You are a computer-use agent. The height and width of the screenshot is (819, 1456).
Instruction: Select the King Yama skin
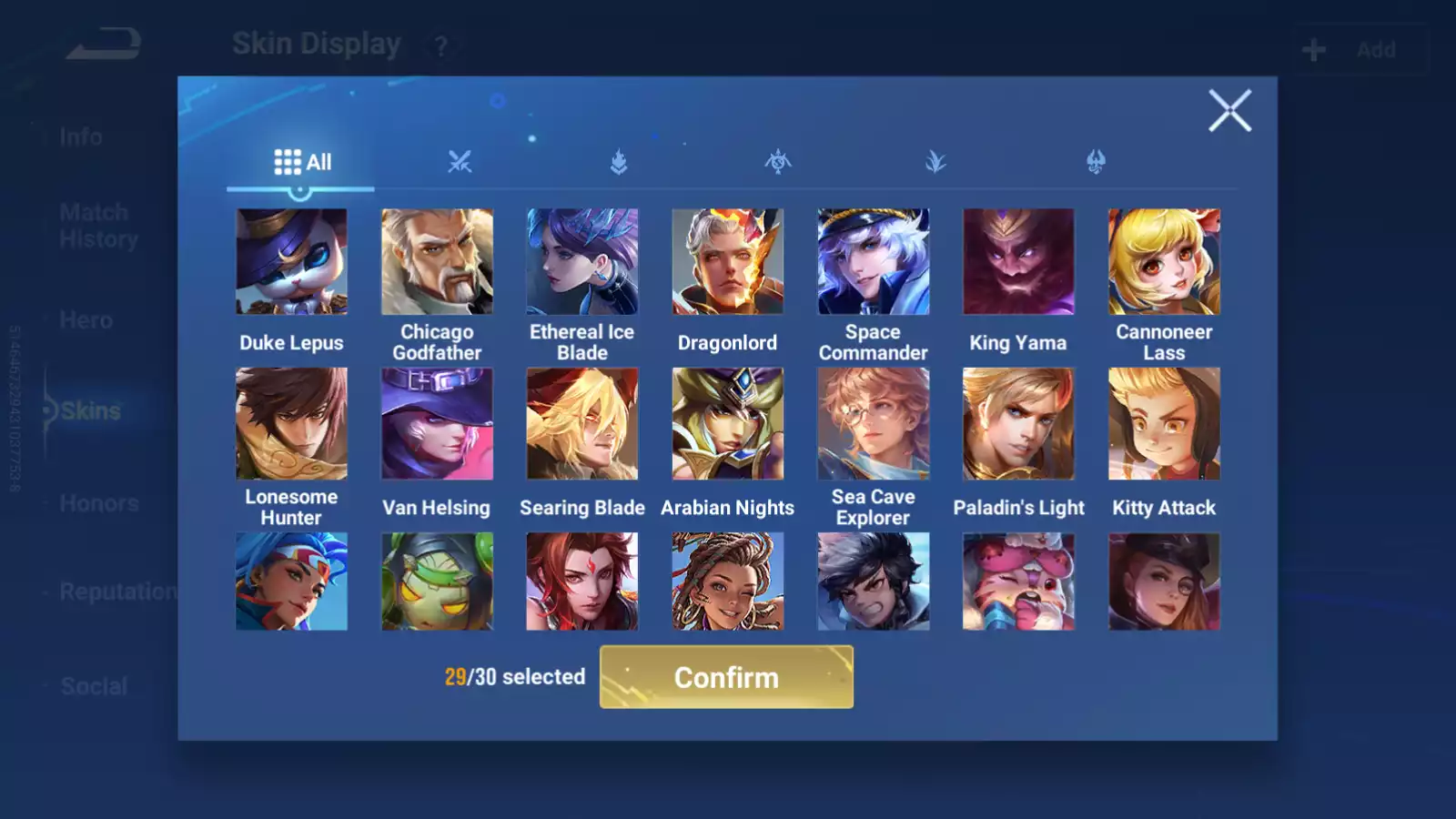coord(1018,262)
